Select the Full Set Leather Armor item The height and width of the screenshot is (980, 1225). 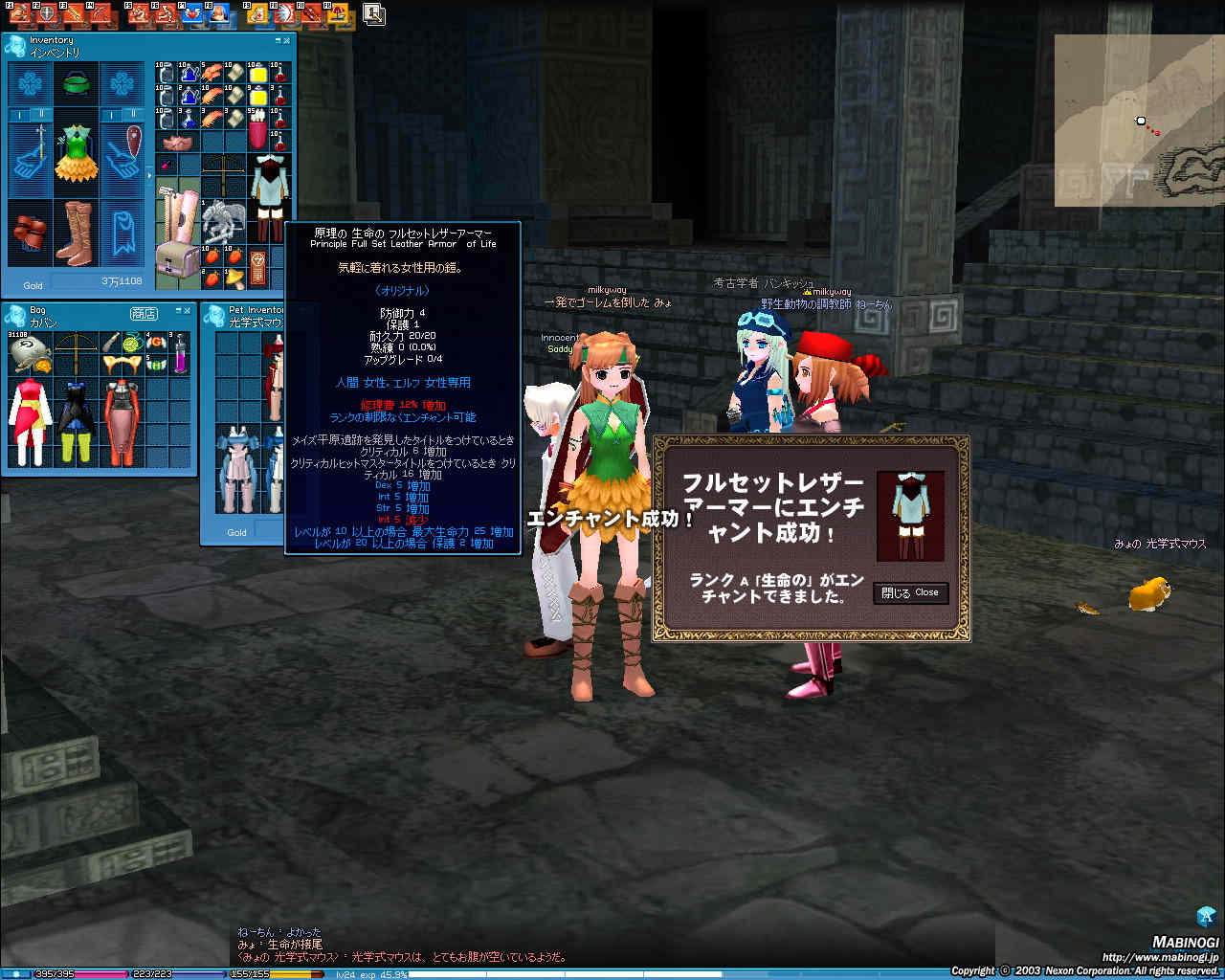[272, 198]
